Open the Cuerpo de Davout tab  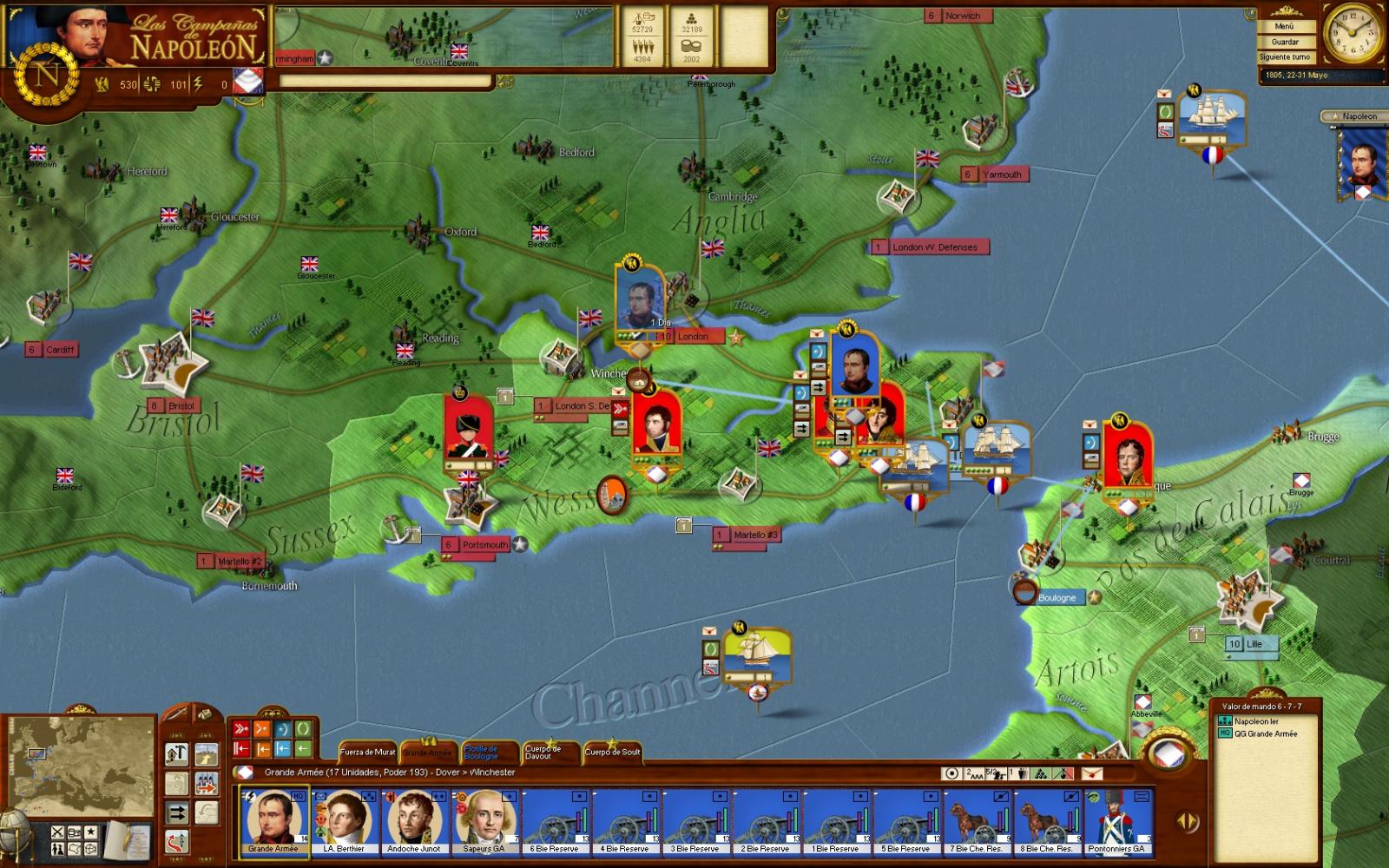tap(543, 752)
